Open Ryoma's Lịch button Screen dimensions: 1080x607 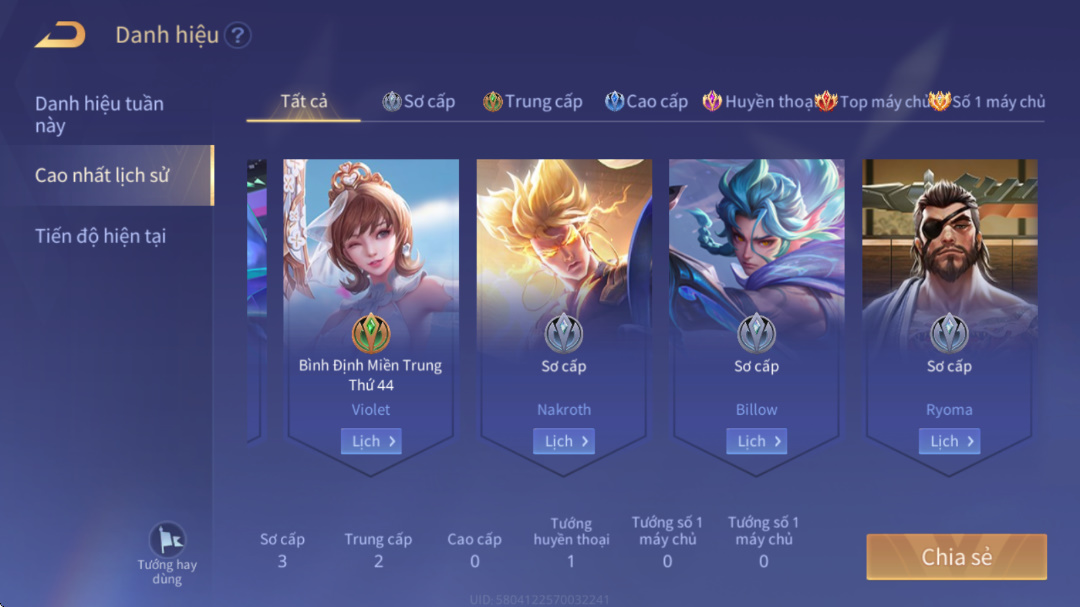click(949, 441)
